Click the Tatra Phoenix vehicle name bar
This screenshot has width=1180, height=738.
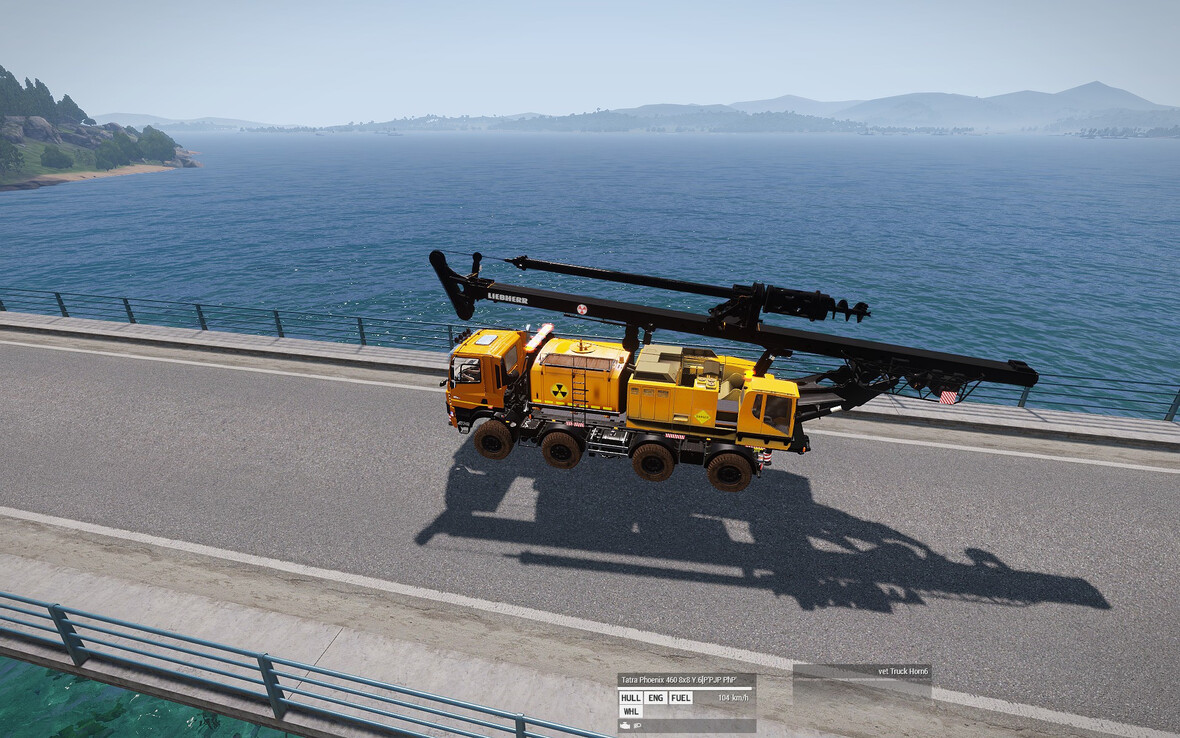click(x=686, y=680)
